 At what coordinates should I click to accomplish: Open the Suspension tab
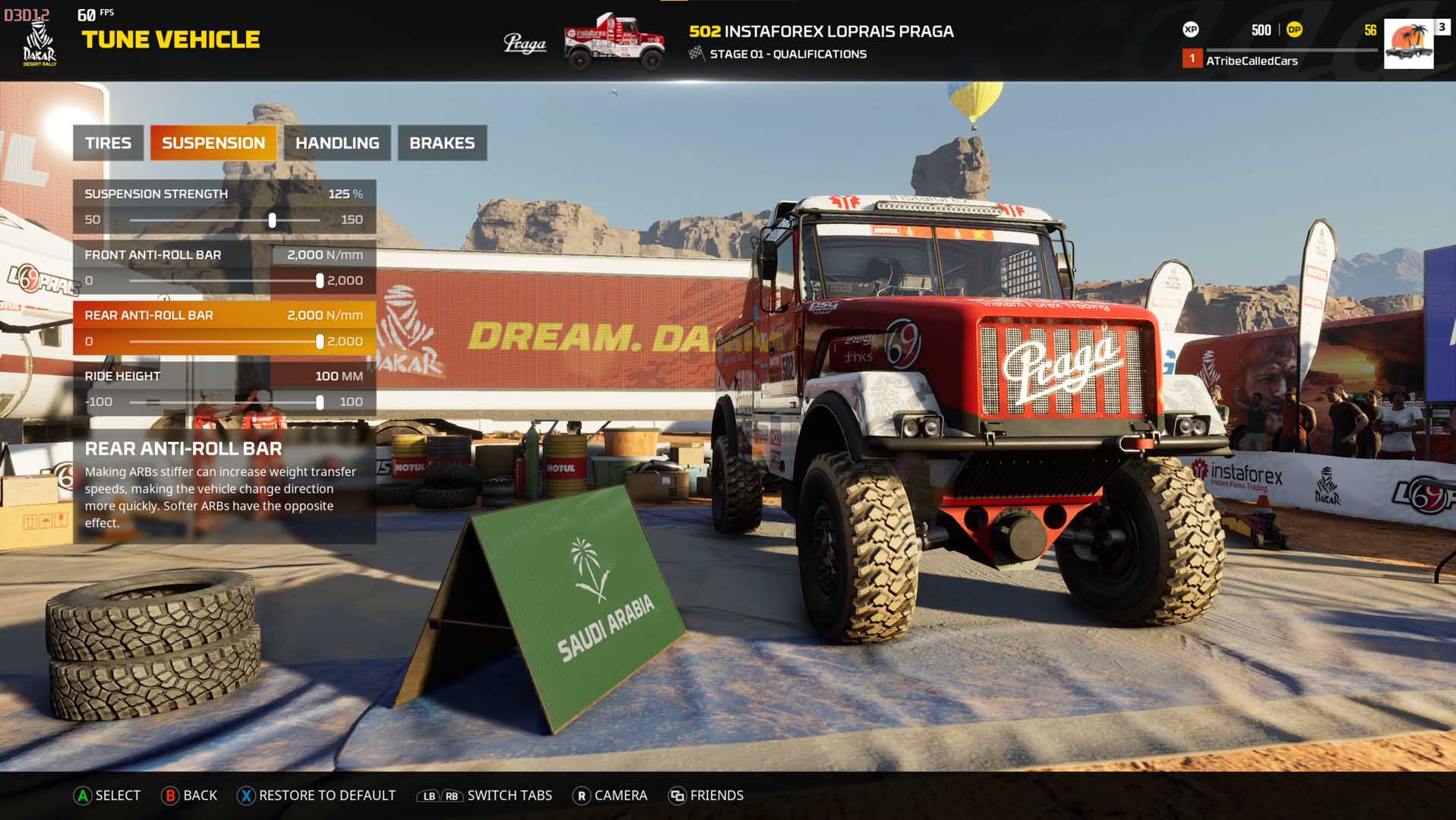pos(213,143)
